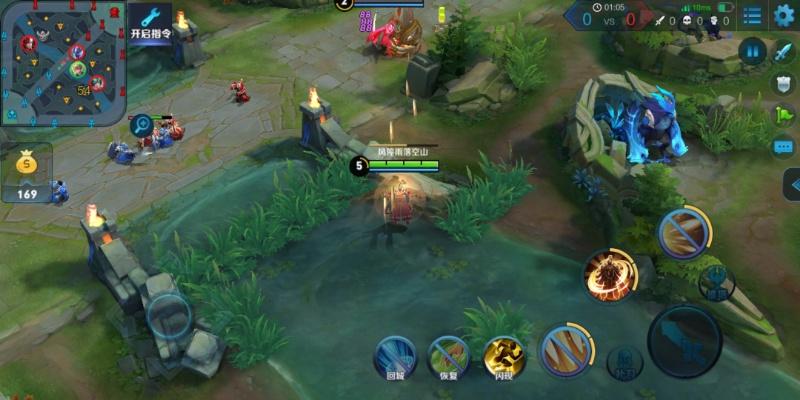Activate the 恢复 heal spell

point(449,356)
